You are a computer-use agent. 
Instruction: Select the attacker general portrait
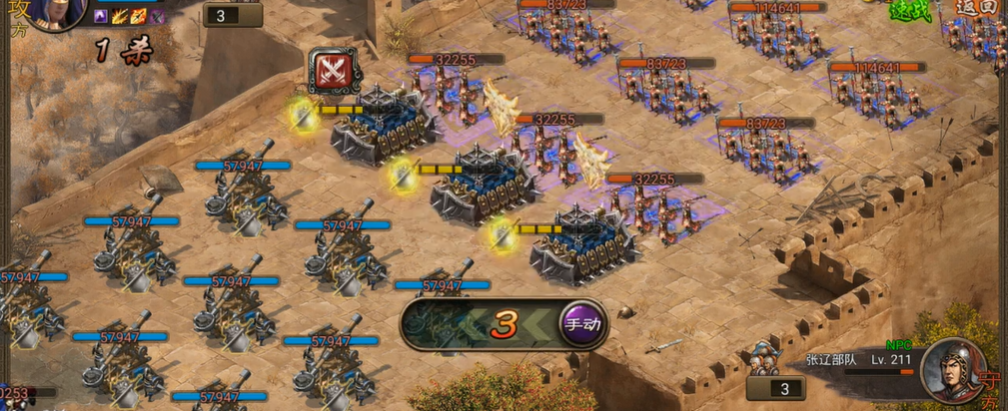(54, 12)
